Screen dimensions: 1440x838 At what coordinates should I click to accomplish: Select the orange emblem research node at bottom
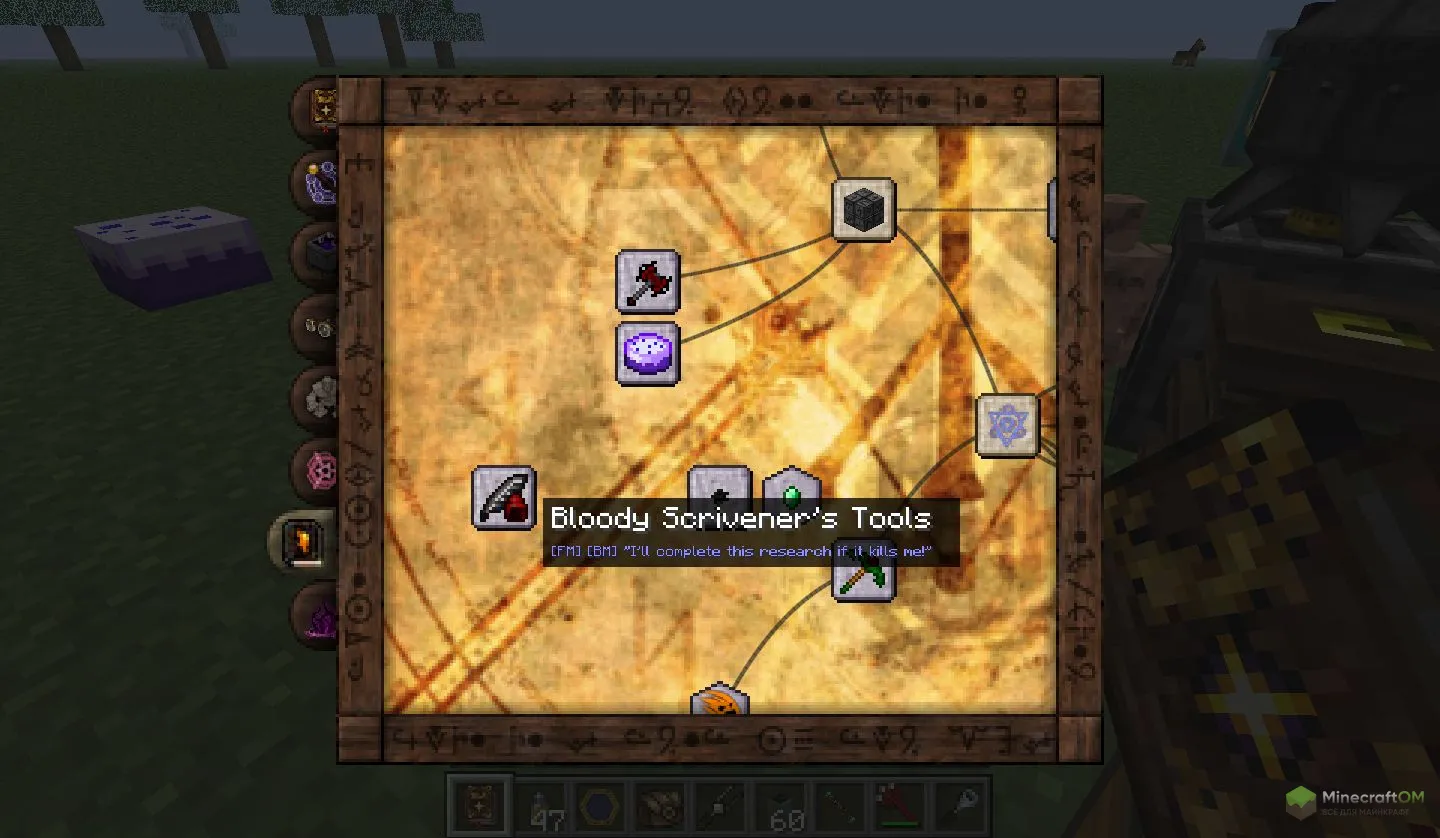[722, 703]
